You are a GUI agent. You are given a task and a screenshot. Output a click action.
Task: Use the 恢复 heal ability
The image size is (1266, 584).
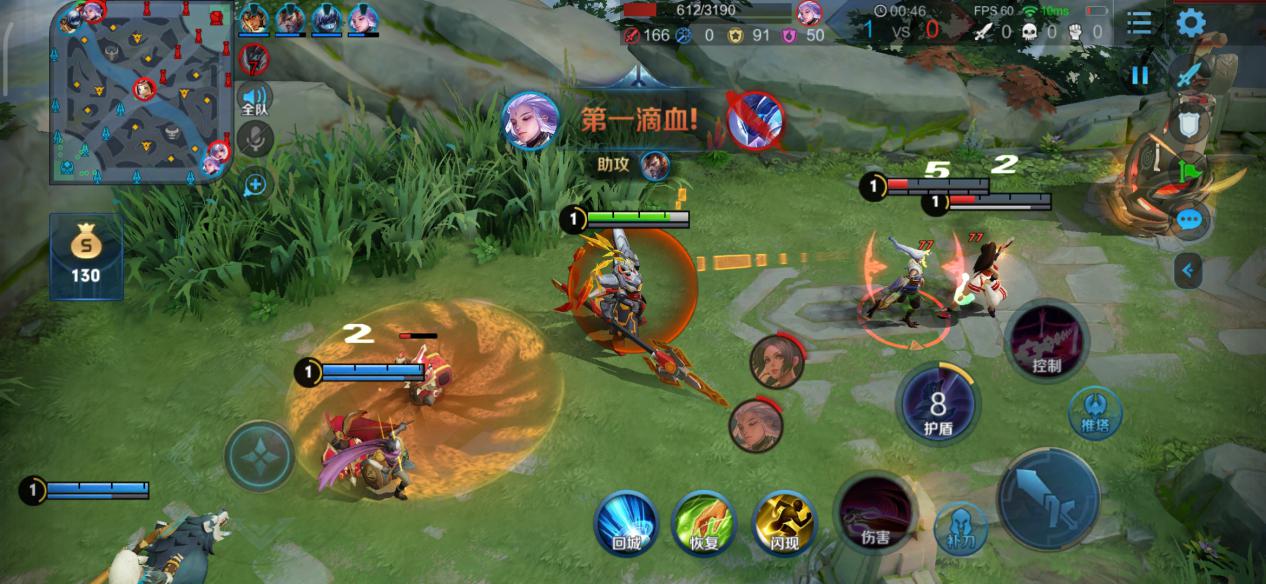tap(705, 522)
